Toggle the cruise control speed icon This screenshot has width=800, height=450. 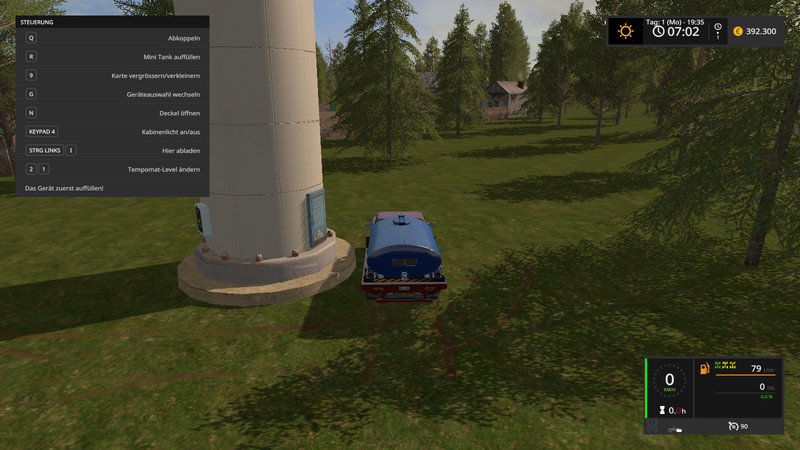(x=735, y=427)
